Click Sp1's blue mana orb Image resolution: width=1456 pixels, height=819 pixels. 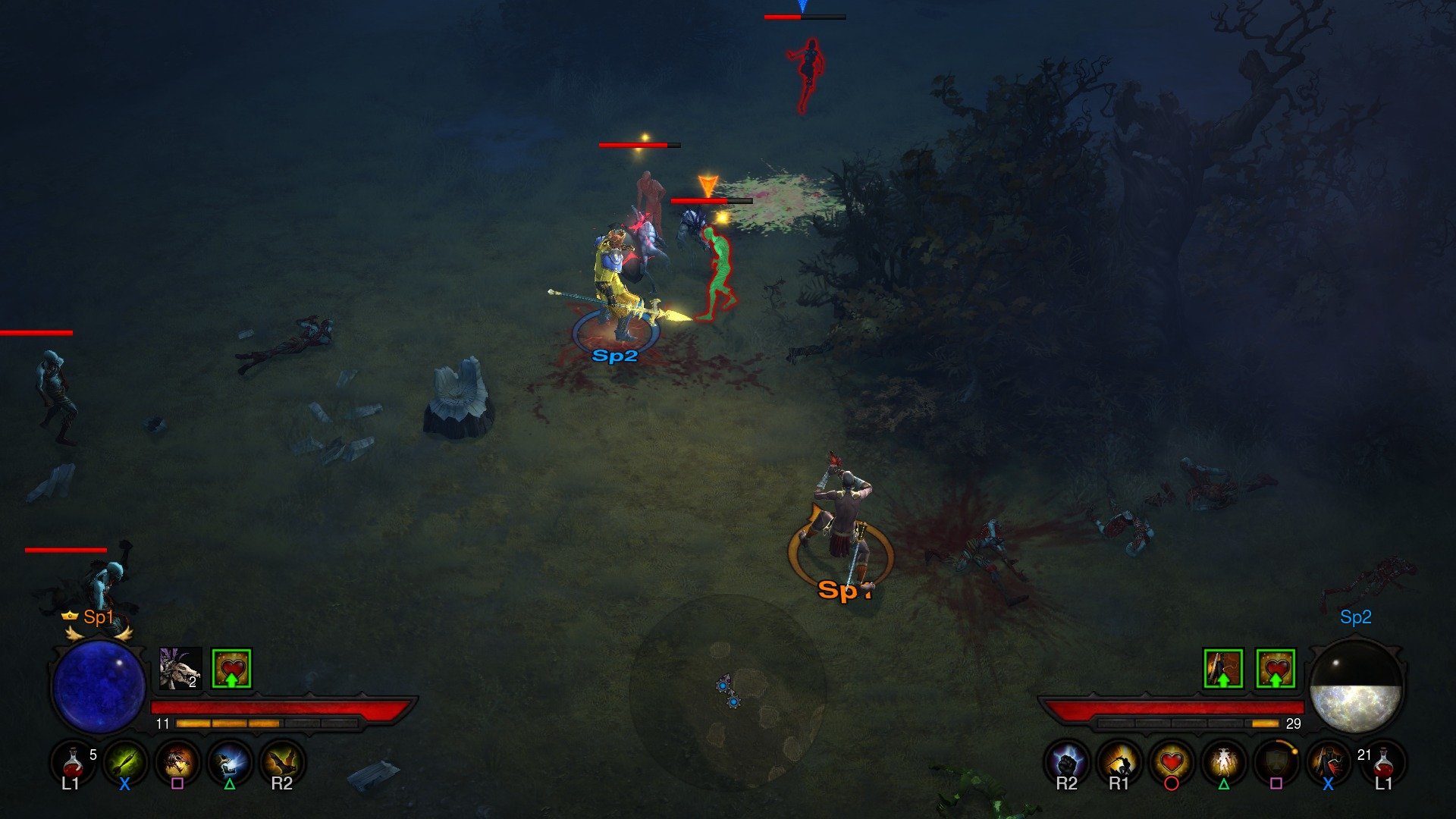click(x=97, y=686)
